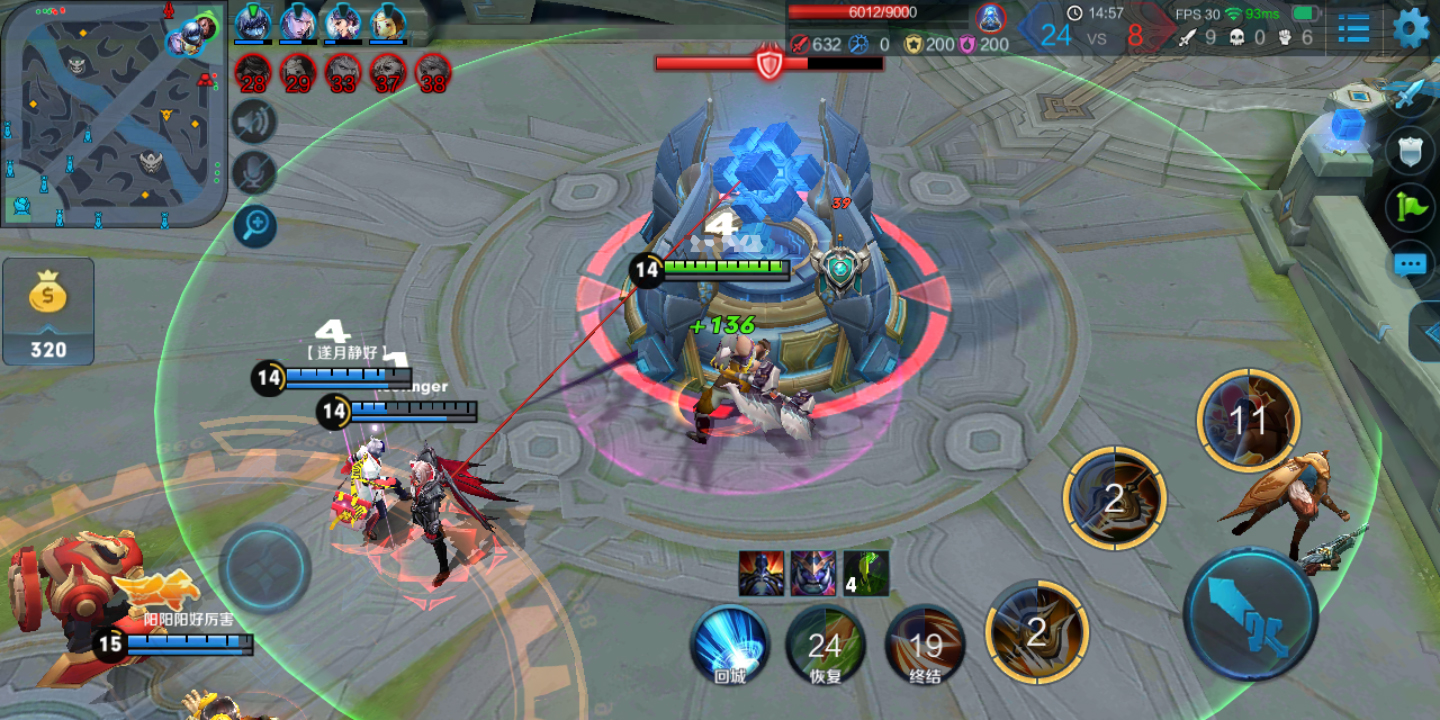Expand the blue side panel arrow

point(1428,332)
